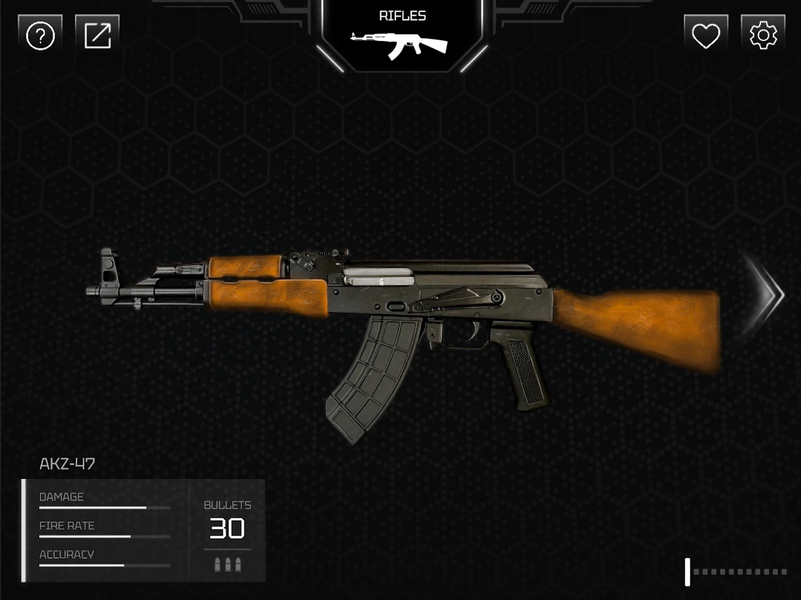Open settings with the gear icon
Viewport: 801px width, 600px height.
pos(763,36)
